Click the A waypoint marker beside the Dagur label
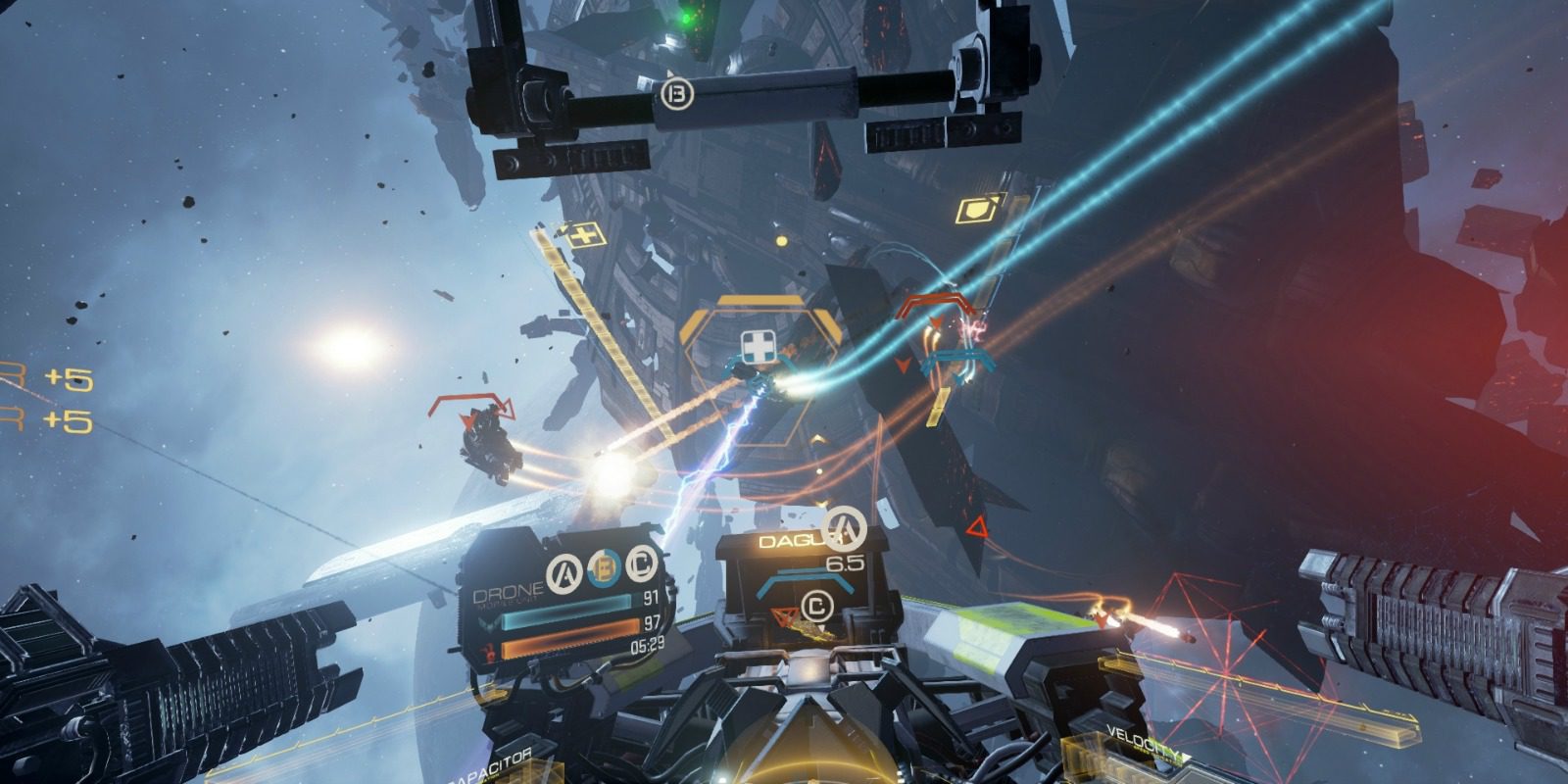The width and height of the screenshot is (1568, 784). coord(844,528)
